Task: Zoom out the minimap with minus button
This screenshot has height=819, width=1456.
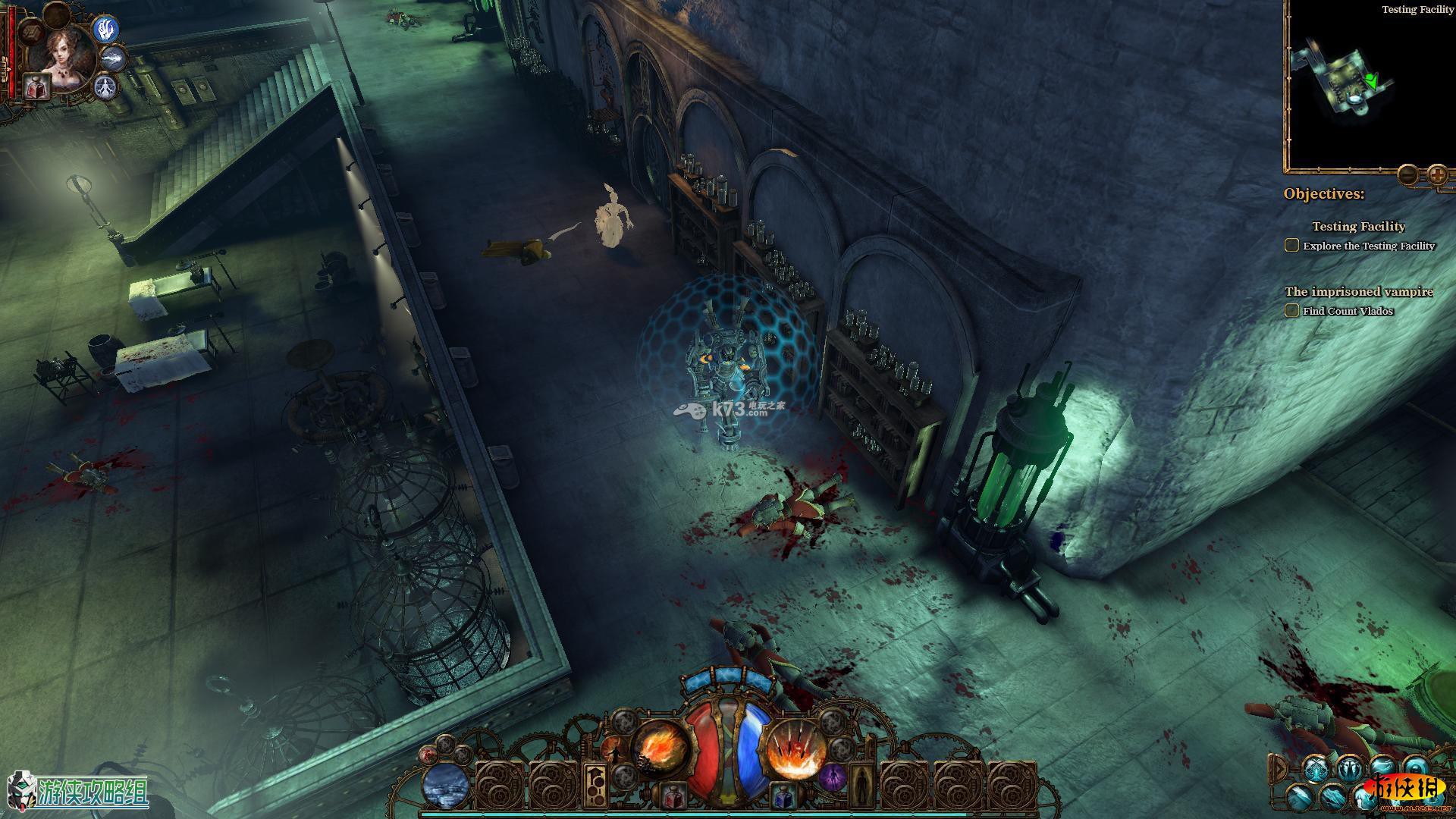Action: 1407,175
